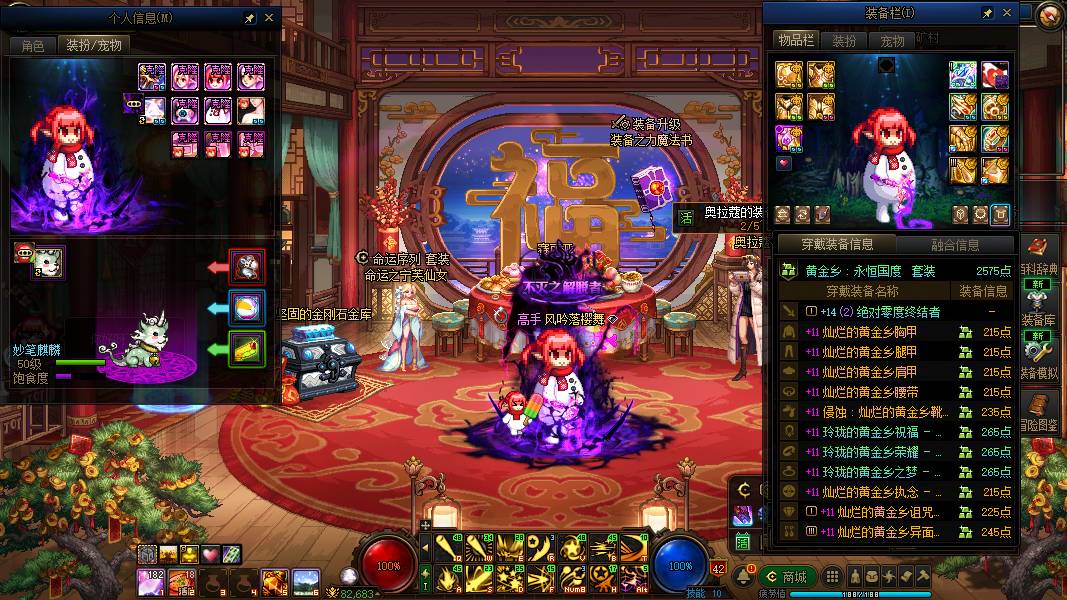This screenshot has width=1067, height=600.
Task: Open the 宠物 tab in equipment window
Action: pyautogui.click(x=892, y=41)
